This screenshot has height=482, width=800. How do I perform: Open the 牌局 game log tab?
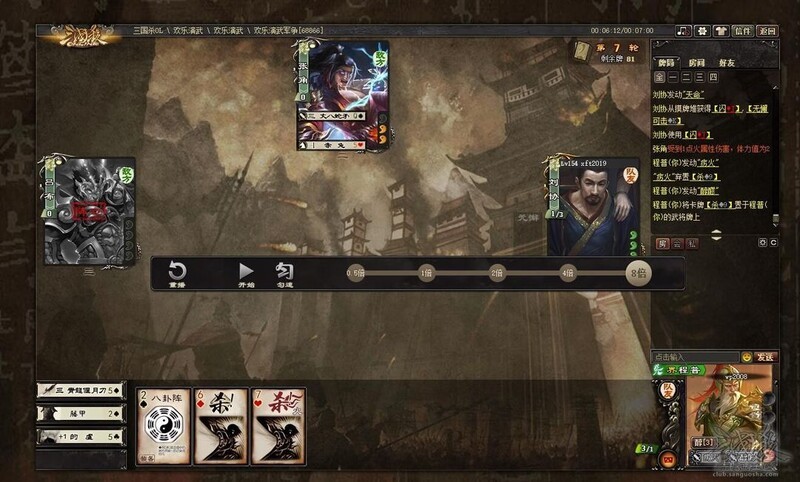click(667, 60)
